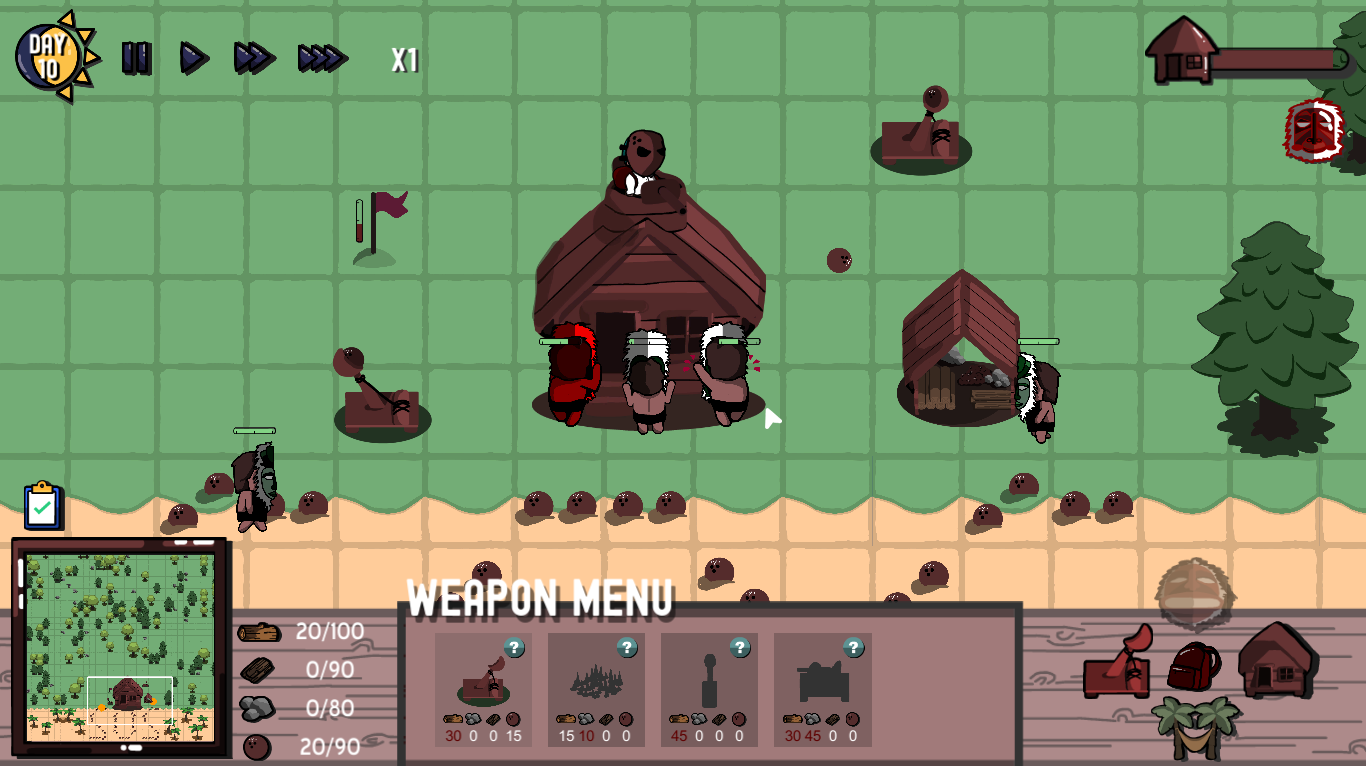Viewport: 1366px width, 766px height.
Task: Open the clipboard checklist icon
Action: (x=42, y=506)
